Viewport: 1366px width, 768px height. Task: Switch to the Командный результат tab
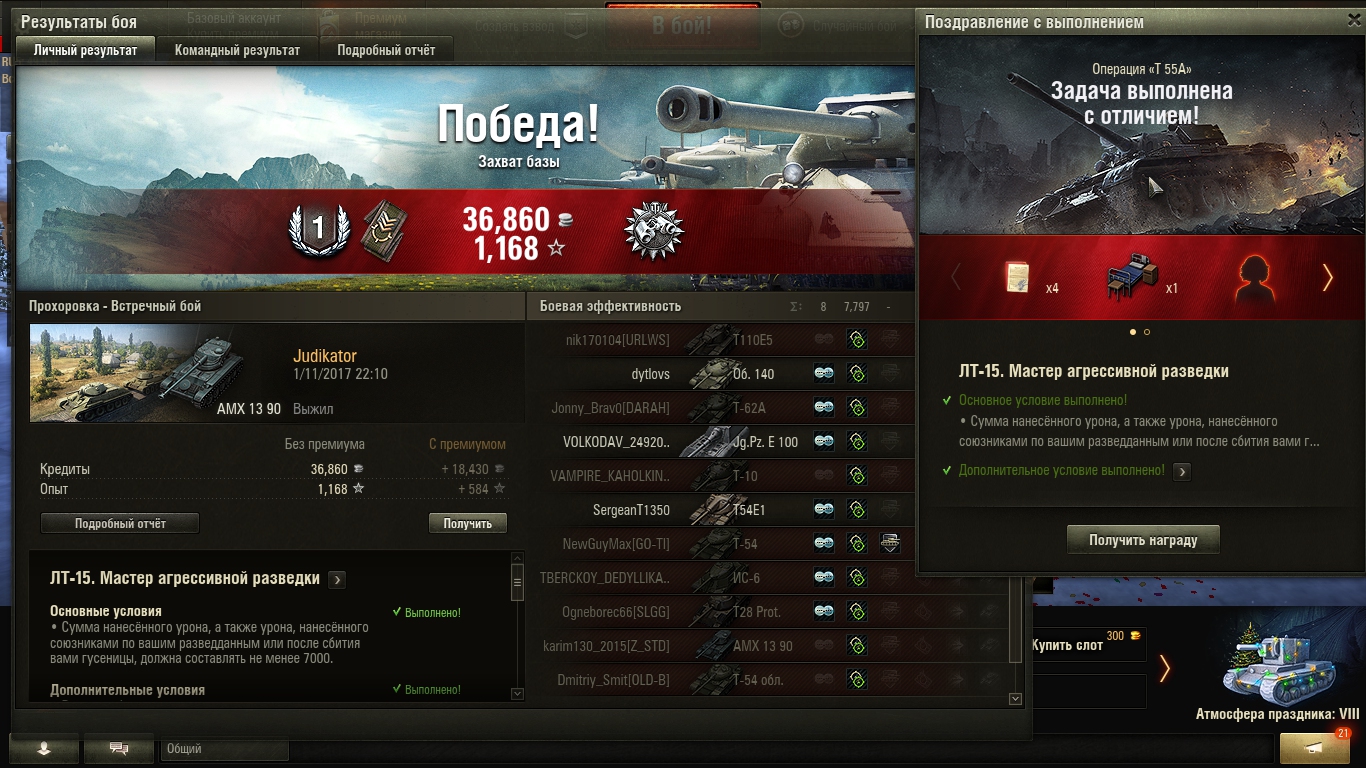click(x=237, y=49)
